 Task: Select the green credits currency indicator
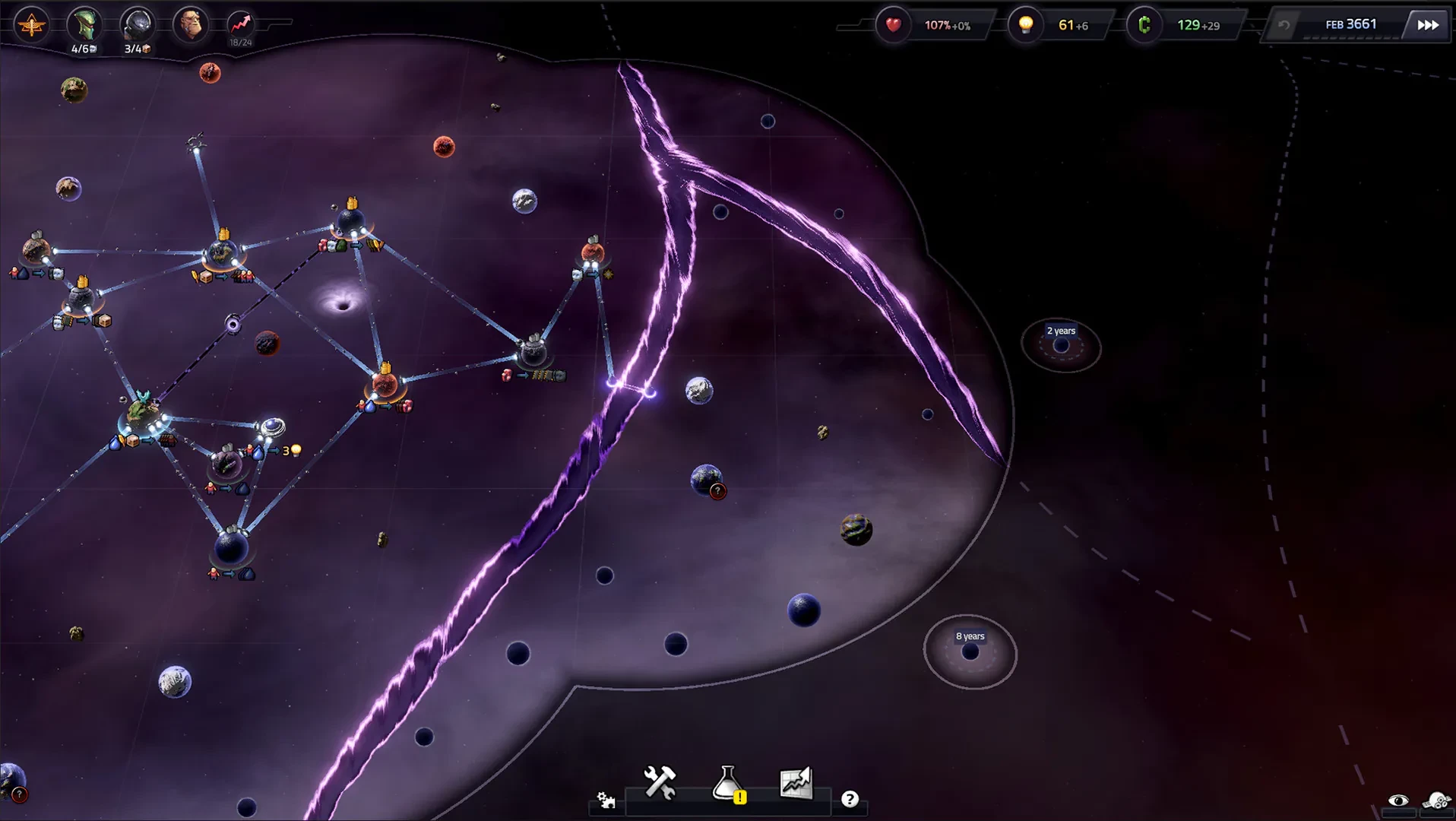coord(1144,25)
